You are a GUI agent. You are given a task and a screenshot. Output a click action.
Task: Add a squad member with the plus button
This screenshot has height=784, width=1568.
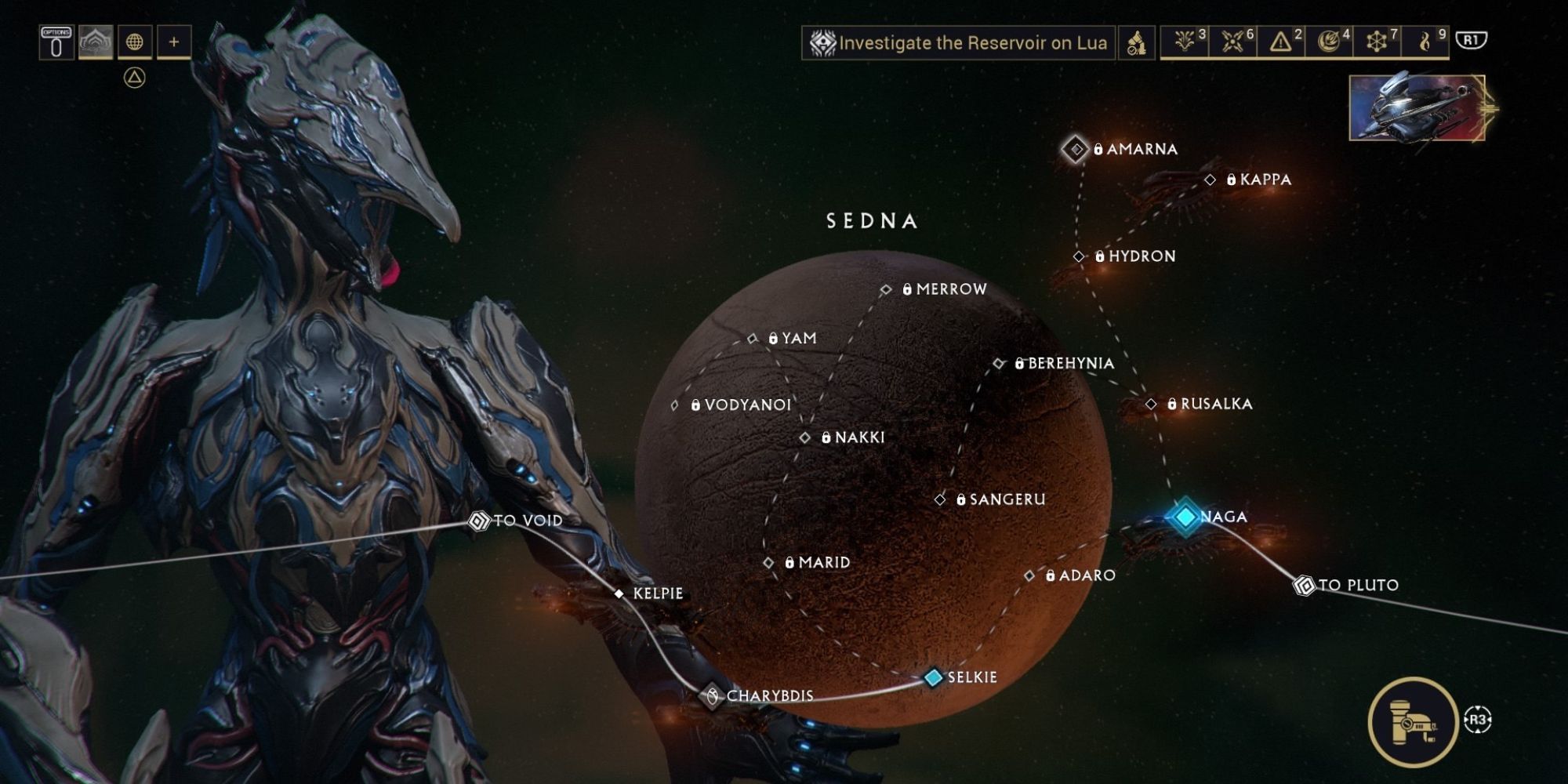coord(174,42)
